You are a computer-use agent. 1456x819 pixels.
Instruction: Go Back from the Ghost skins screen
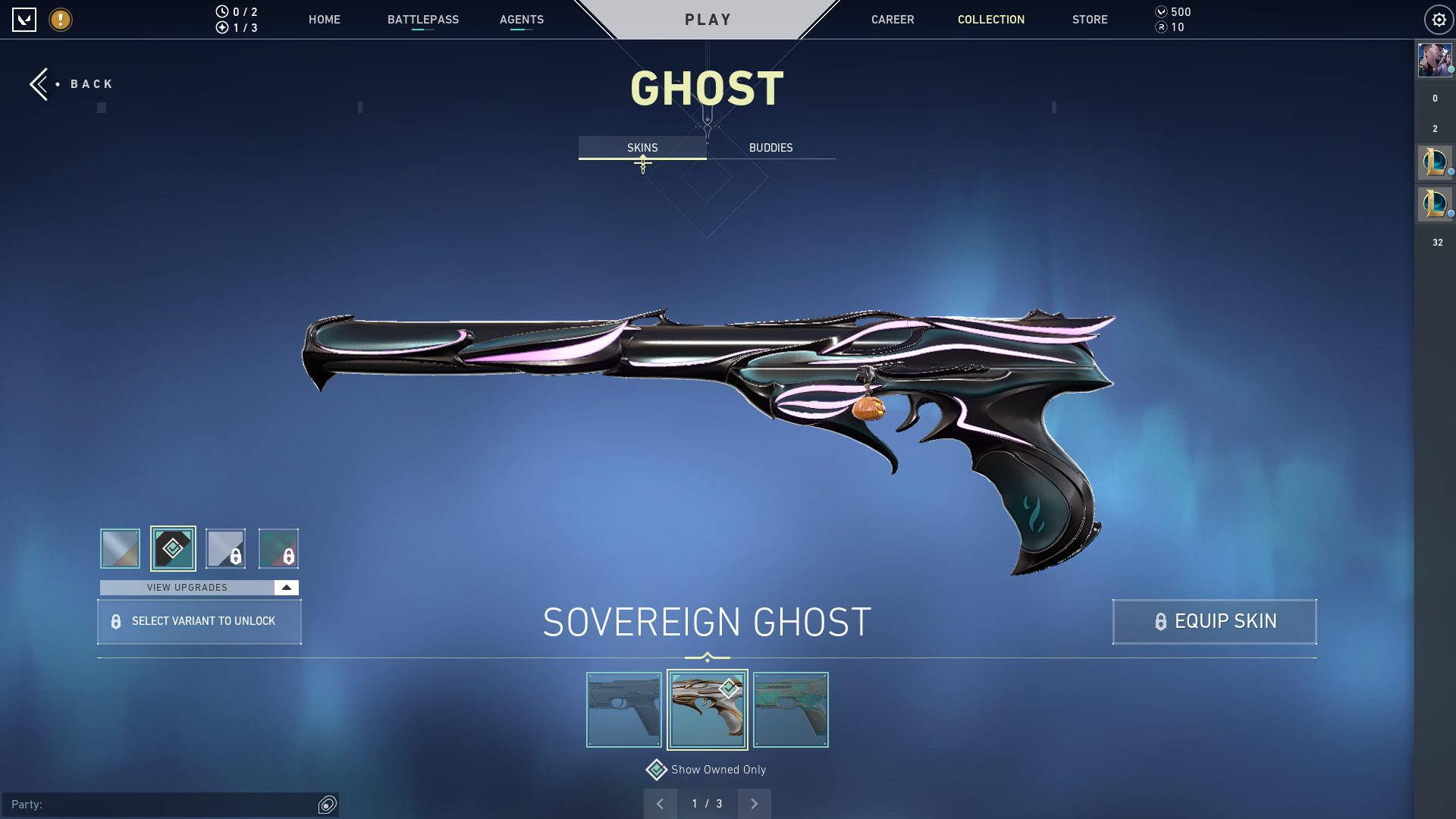(72, 83)
